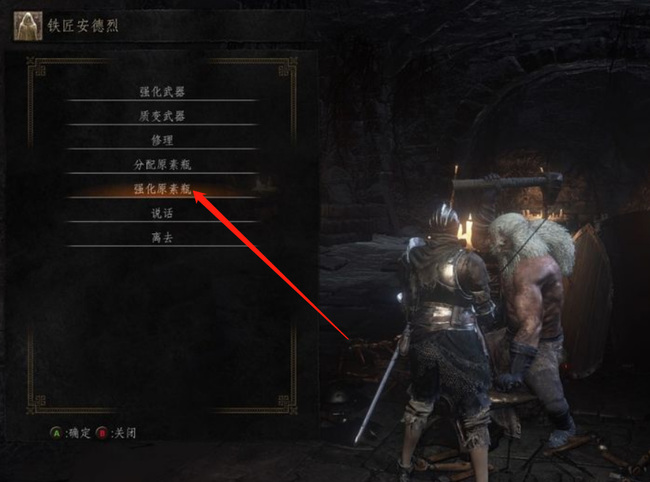
Task: Choose 质变武器 from the blacksmith menu
Action: (x=161, y=115)
